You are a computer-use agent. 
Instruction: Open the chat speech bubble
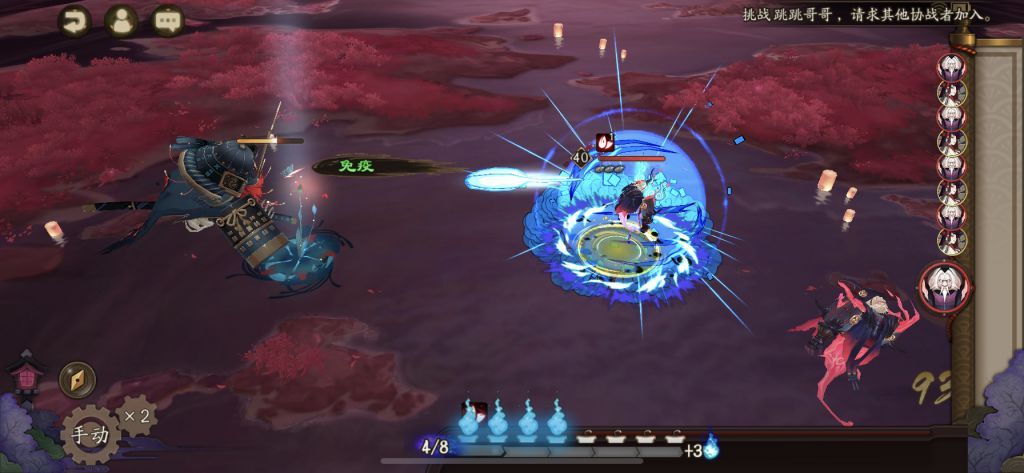pos(168,21)
